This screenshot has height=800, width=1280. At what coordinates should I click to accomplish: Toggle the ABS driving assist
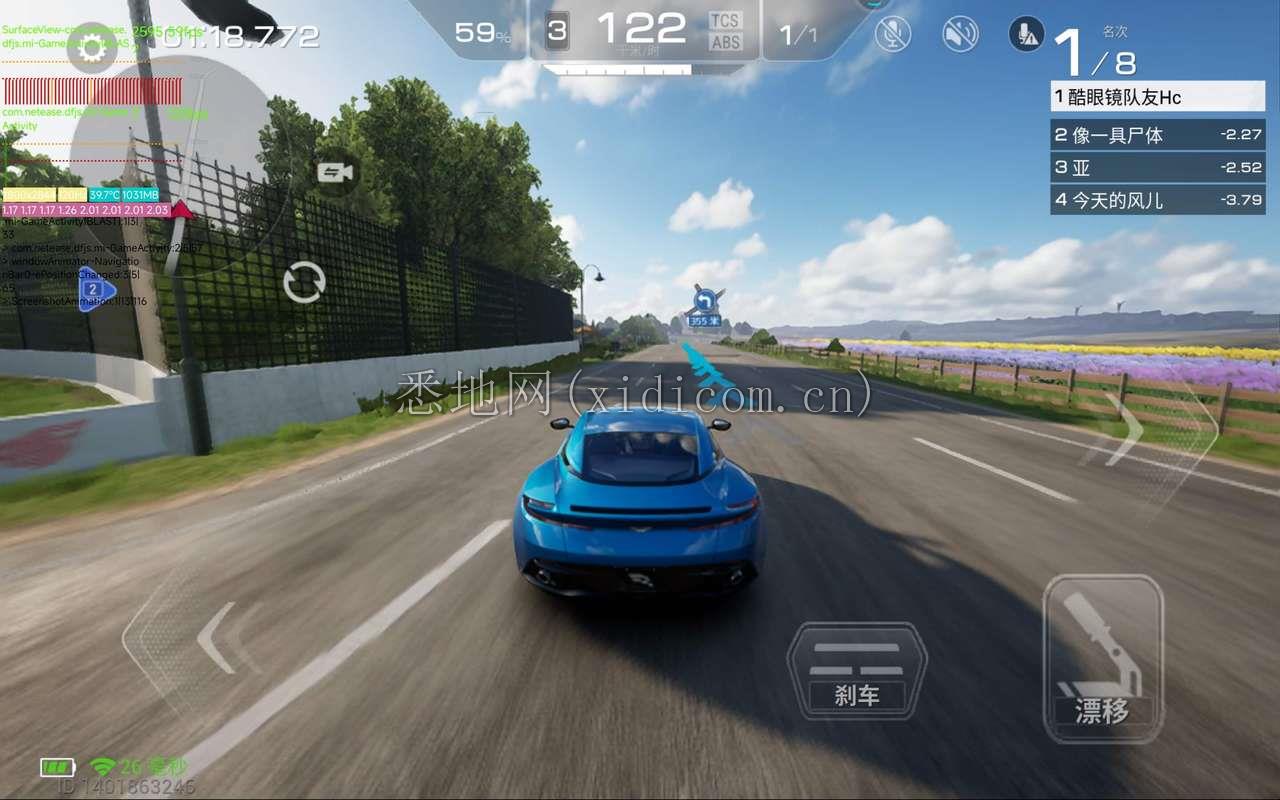(x=725, y=42)
